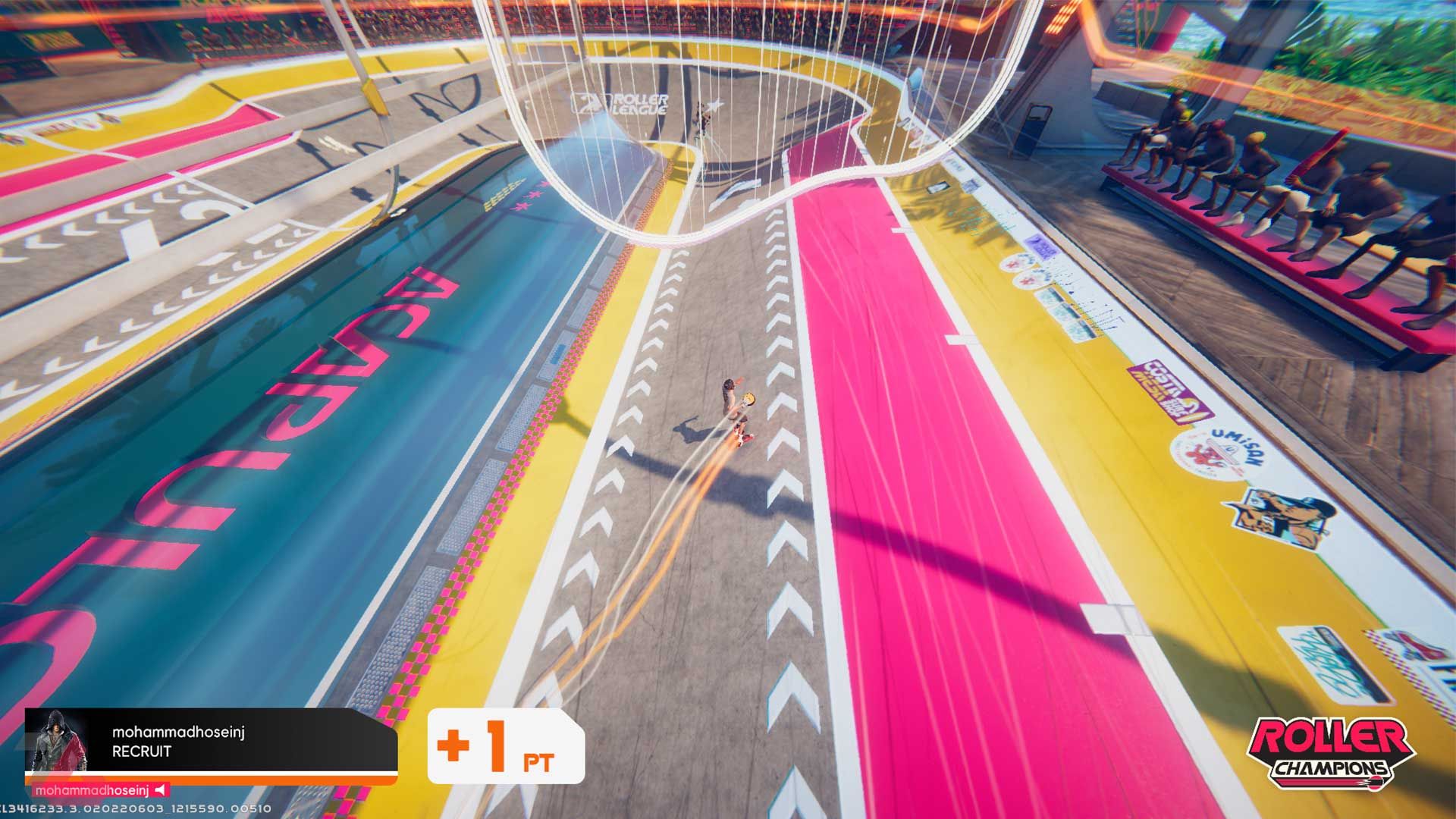
Task: Click mohammadhoseinj's hooded avatar portrait
Action: coord(56,741)
